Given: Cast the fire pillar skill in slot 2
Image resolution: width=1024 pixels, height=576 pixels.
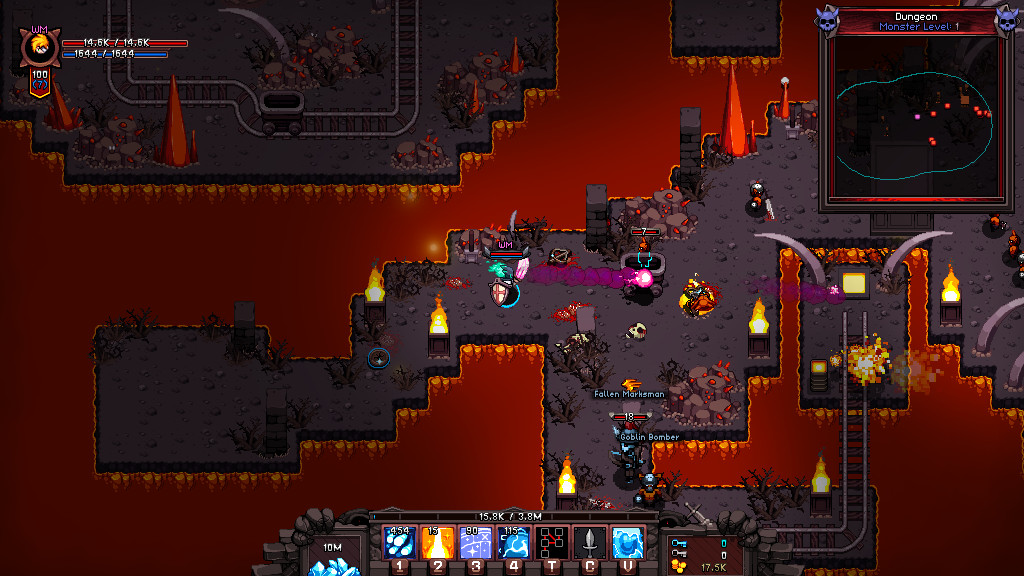Looking at the screenshot, I should pyautogui.click(x=437, y=543).
